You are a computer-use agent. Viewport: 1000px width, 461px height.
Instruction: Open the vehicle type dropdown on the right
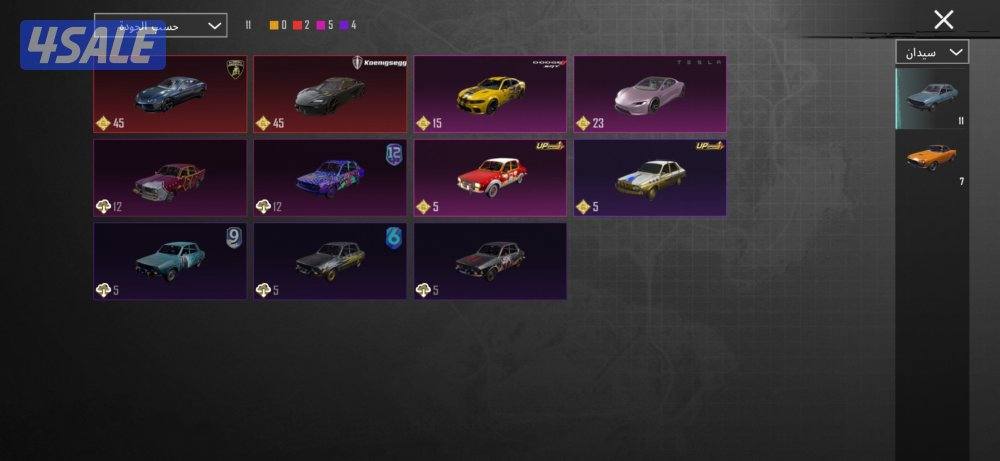click(x=932, y=52)
